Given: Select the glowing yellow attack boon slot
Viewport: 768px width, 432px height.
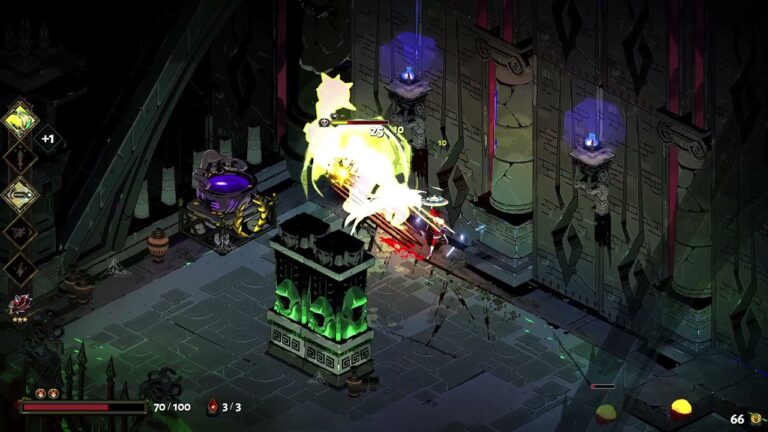Looking at the screenshot, I should pos(21,119).
